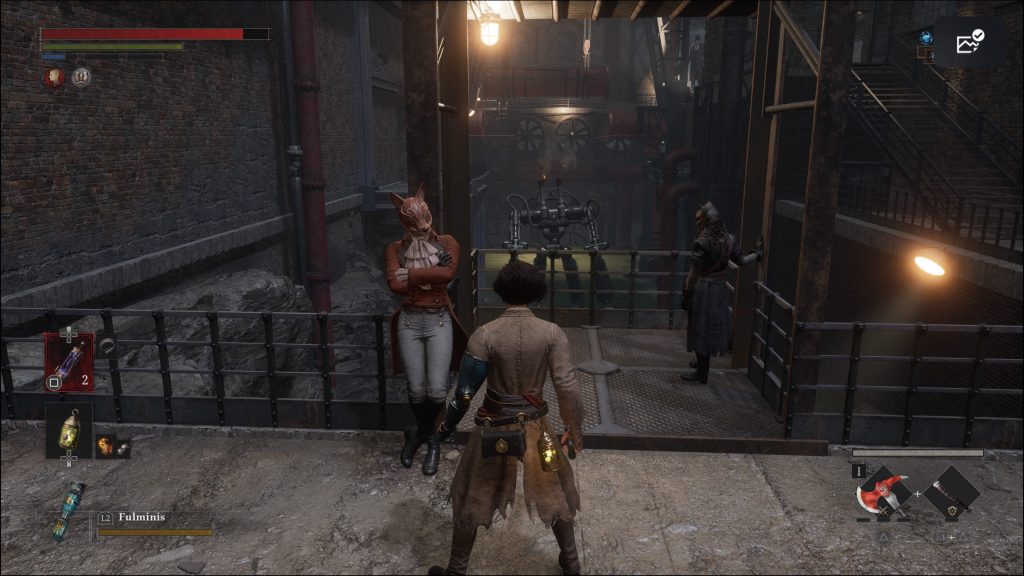Select the dark weapon handle icon
This screenshot has height=576, width=1024.
pyautogui.click(x=950, y=492)
